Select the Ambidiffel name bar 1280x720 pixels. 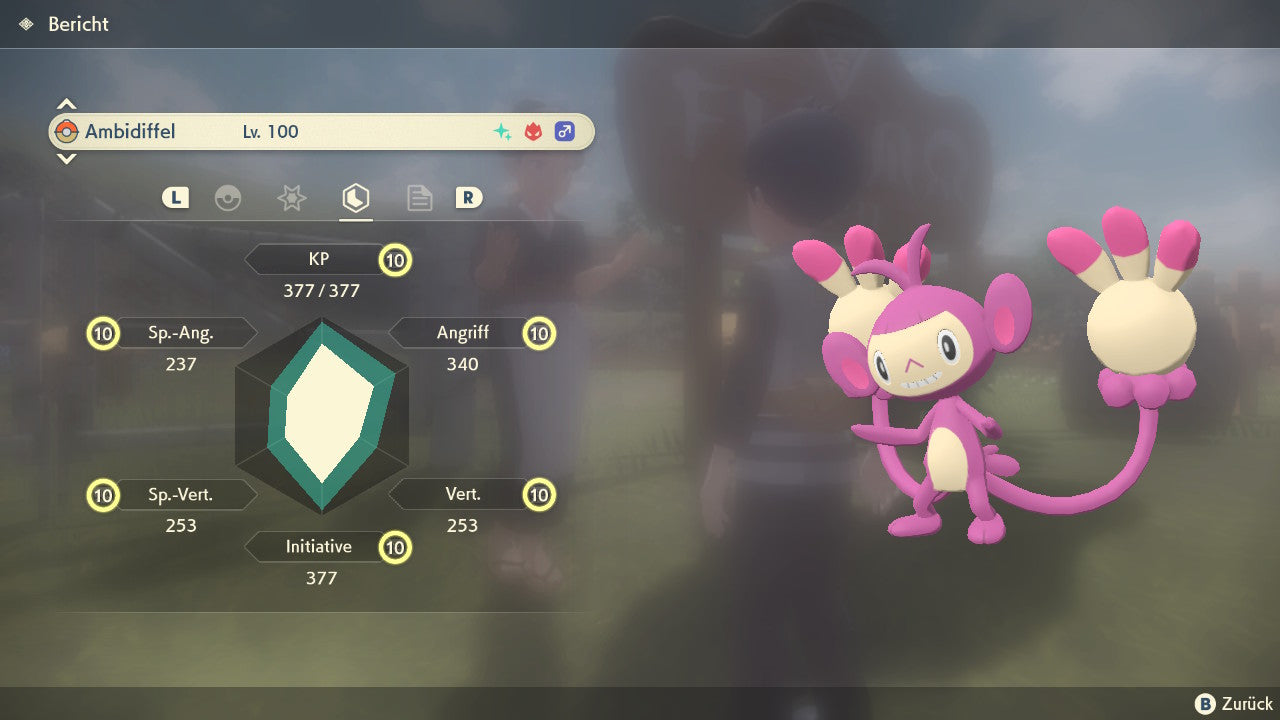click(x=320, y=131)
